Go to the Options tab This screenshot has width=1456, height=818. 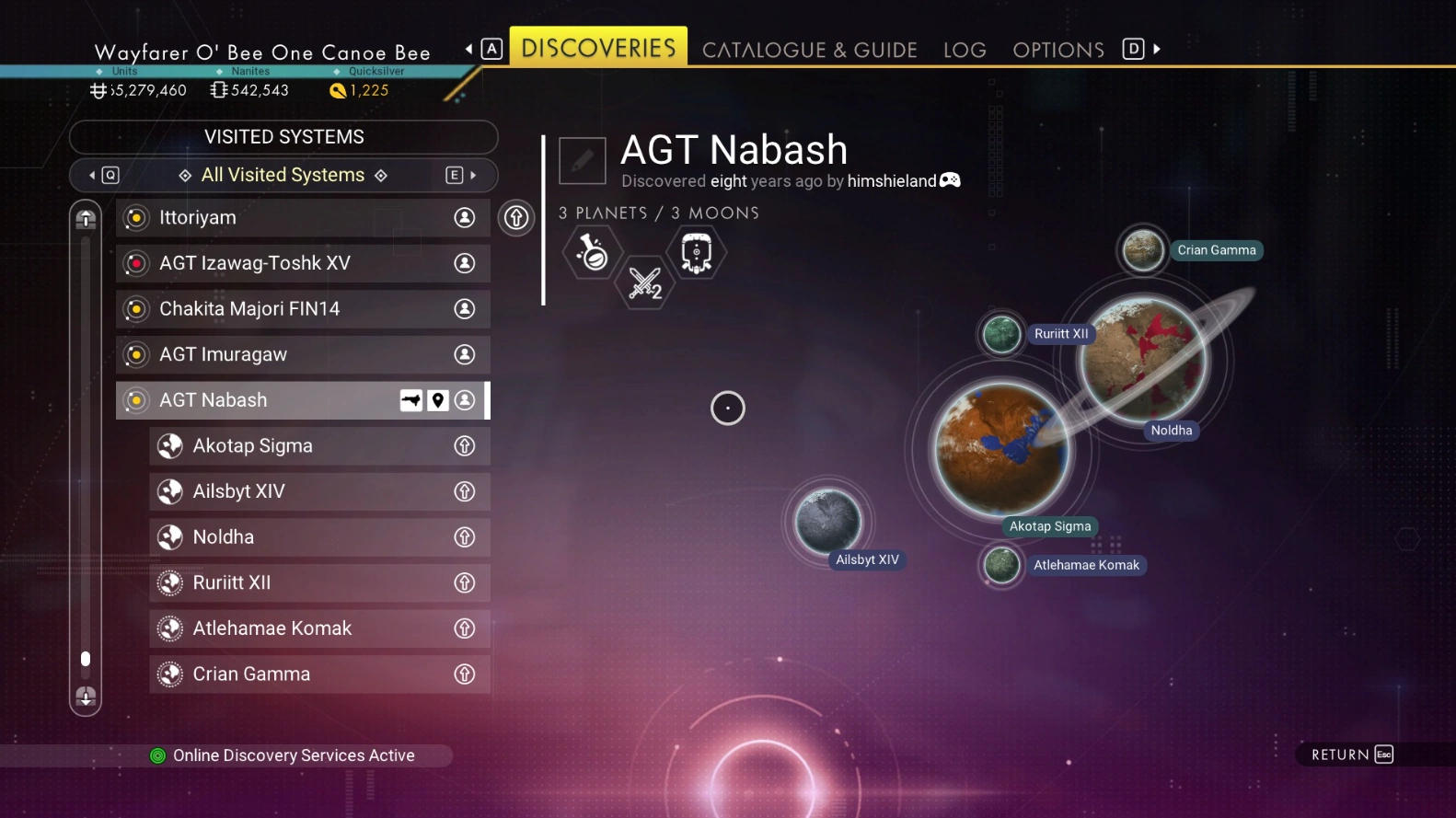click(x=1058, y=50)
